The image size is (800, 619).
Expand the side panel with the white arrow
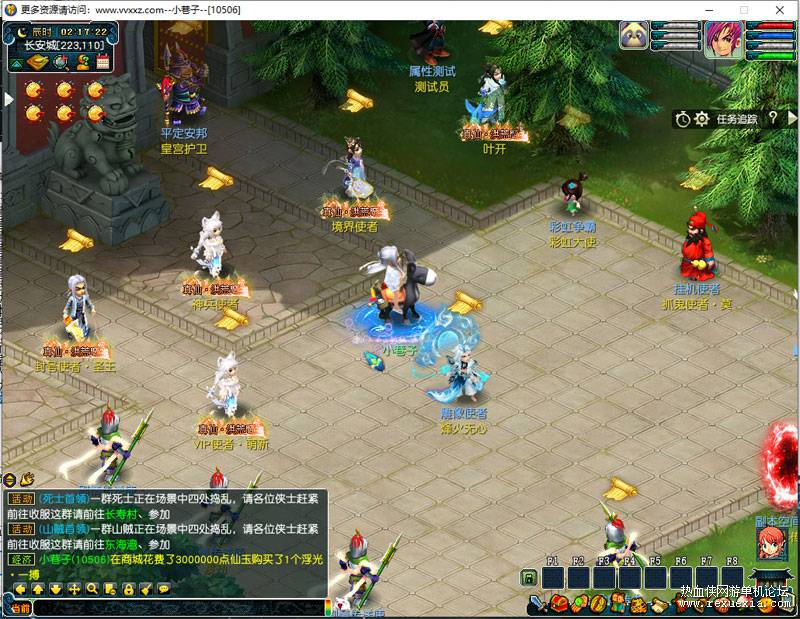pyautogui.click(x=8, y=98)
